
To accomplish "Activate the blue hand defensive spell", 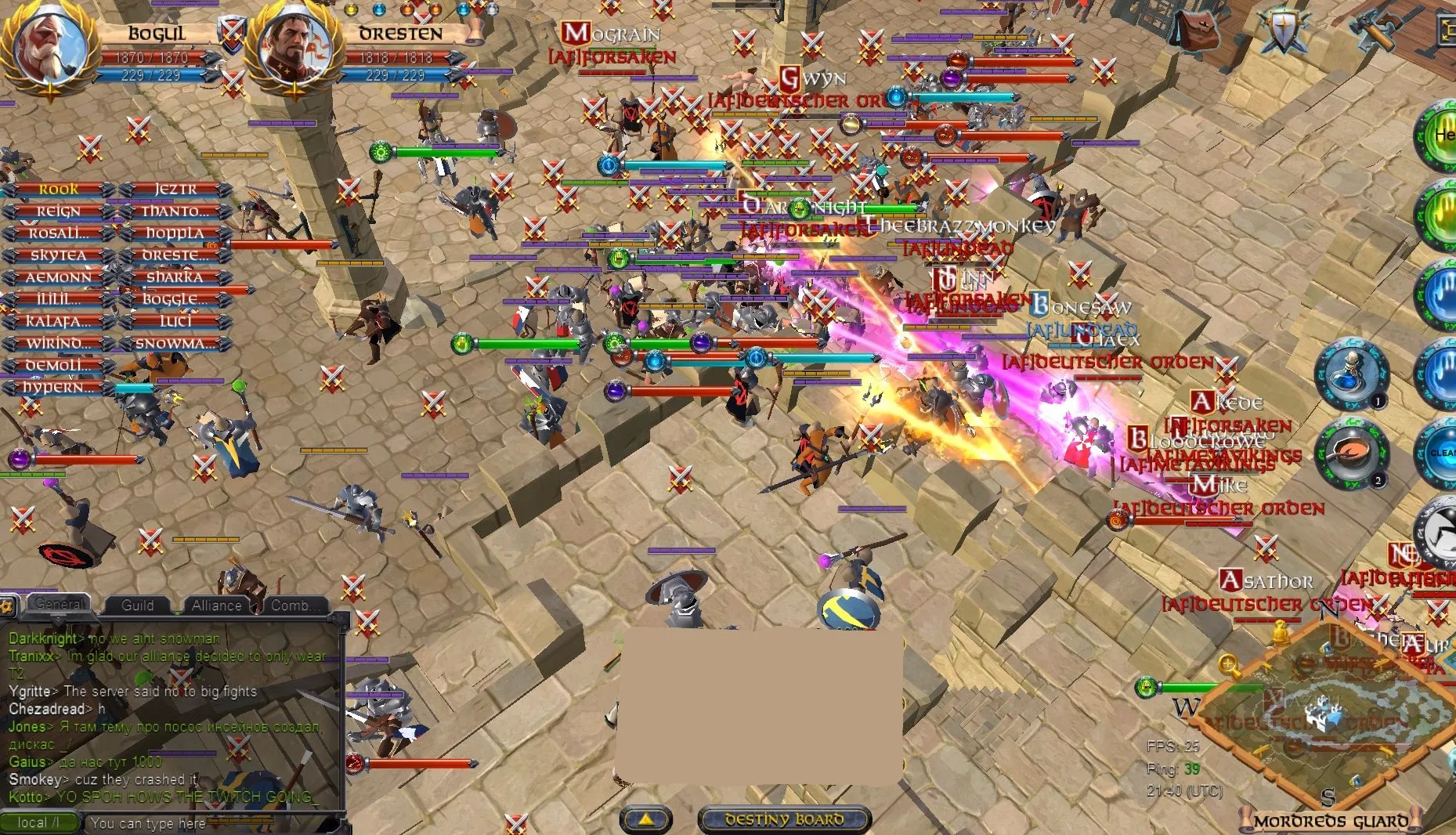I will (x=1446, y=293).
